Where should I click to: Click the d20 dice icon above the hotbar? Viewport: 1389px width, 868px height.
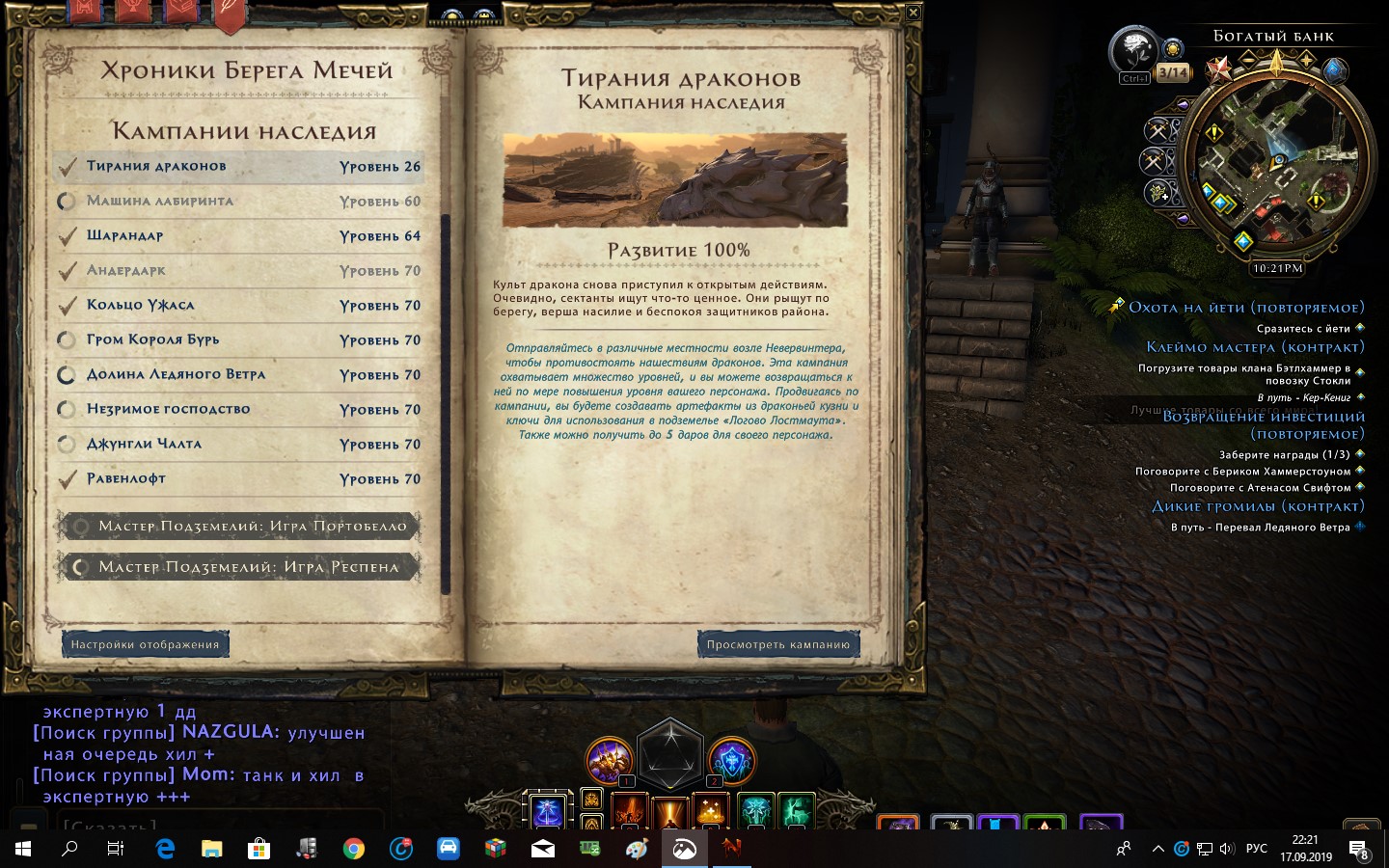pos(669,756)
